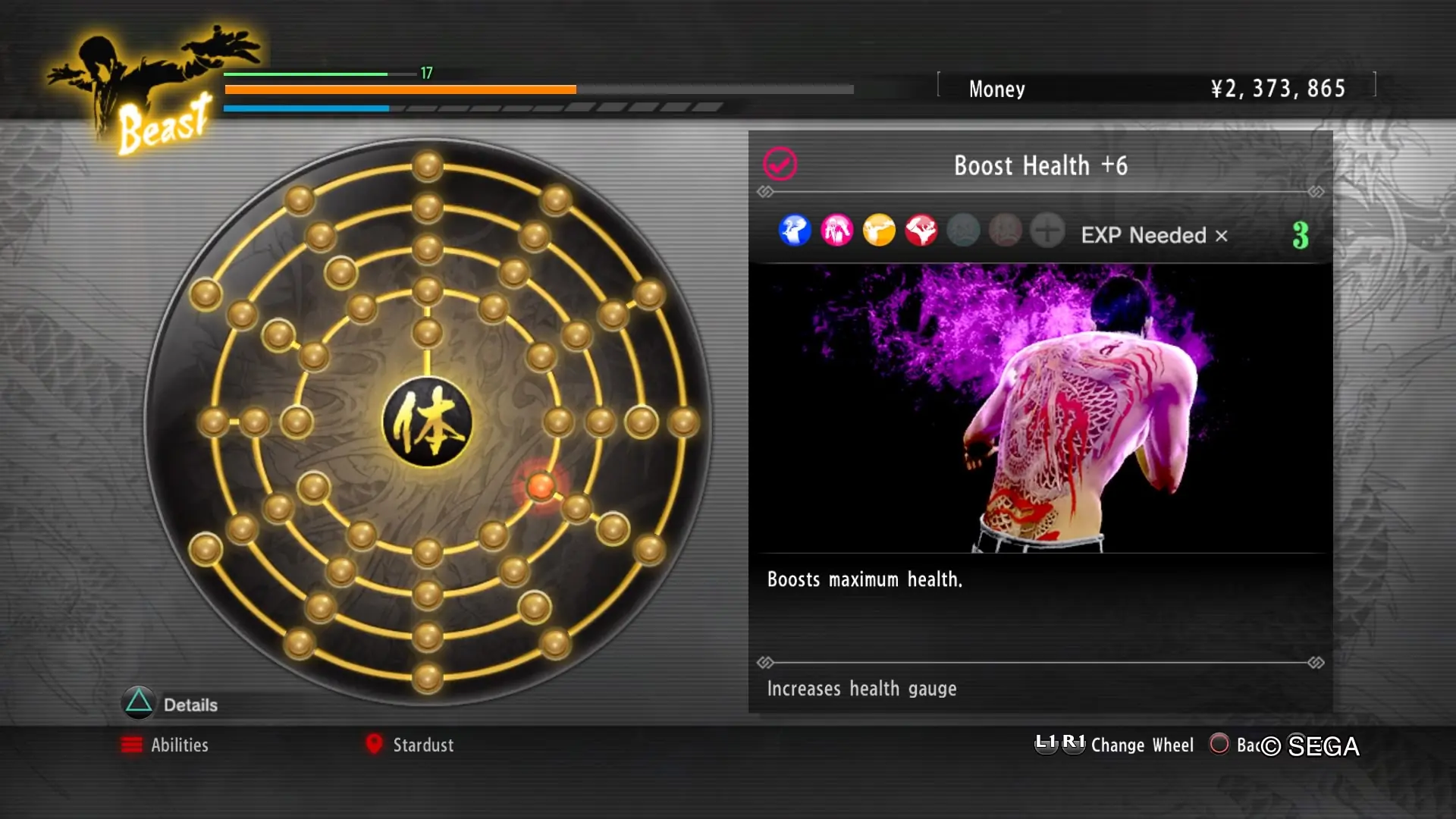Click the Back circle button prompt
This screenshot has height=819, width=1456.
(x=1221, y=745)
